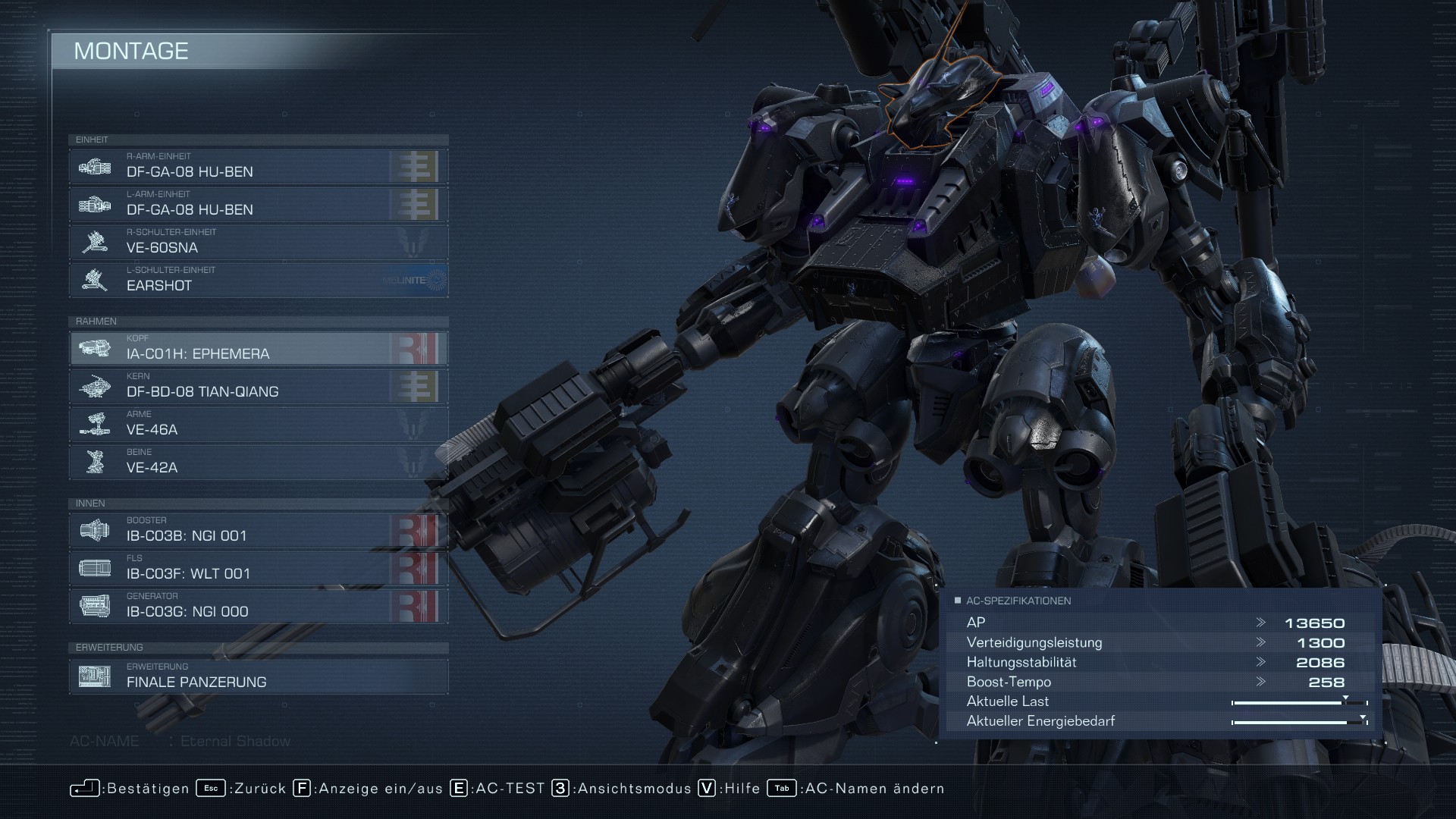The height and width of the screenshot is (819, 1456).
Task: Open the Erweiterung FINALE PANZERUNG slot
Action: pyautogui.click(x=258, y=676)
